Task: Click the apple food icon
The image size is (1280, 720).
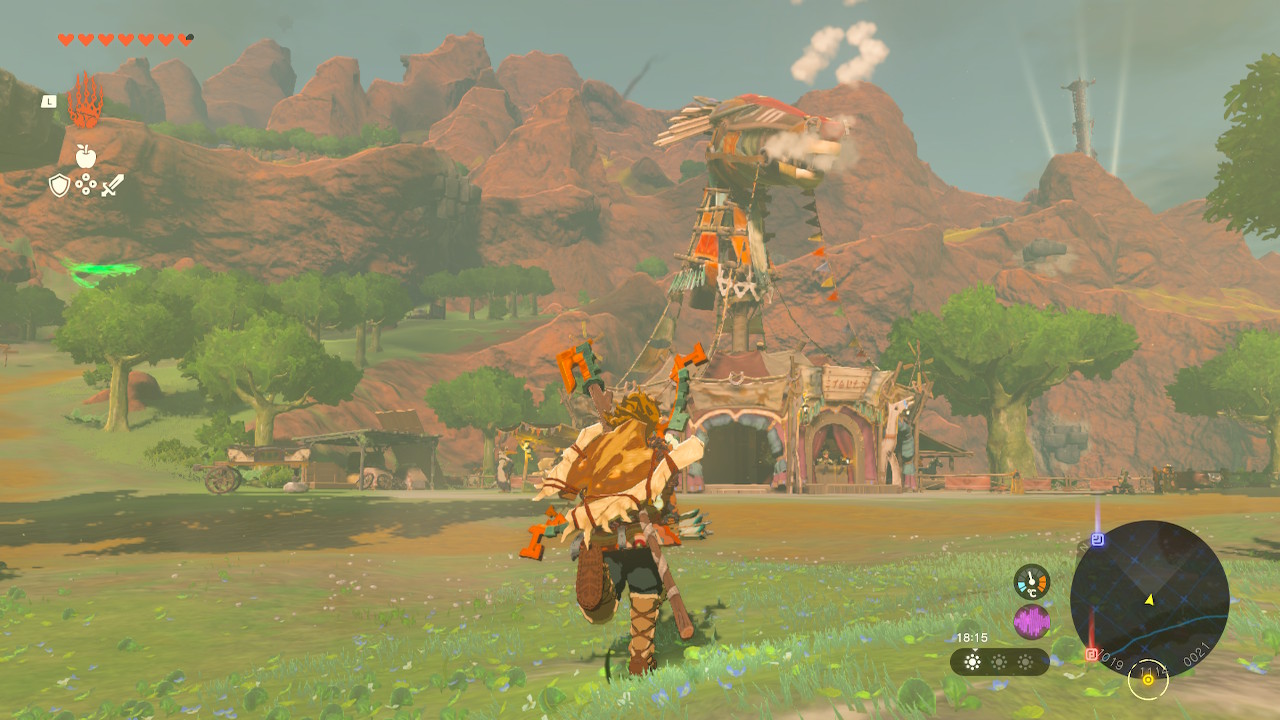Action: 86,156
